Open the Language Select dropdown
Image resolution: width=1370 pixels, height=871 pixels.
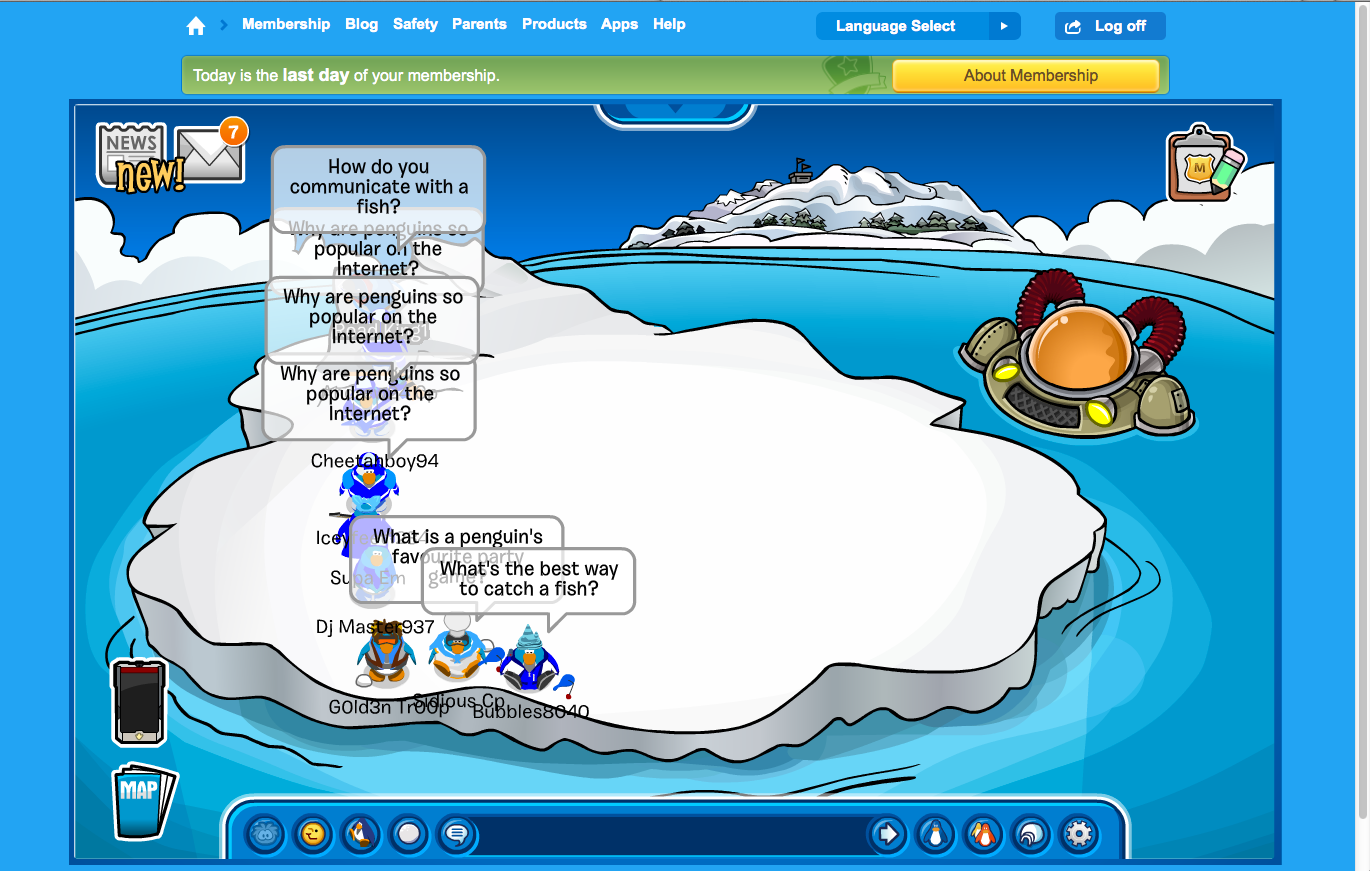click(x=917, y=26)
